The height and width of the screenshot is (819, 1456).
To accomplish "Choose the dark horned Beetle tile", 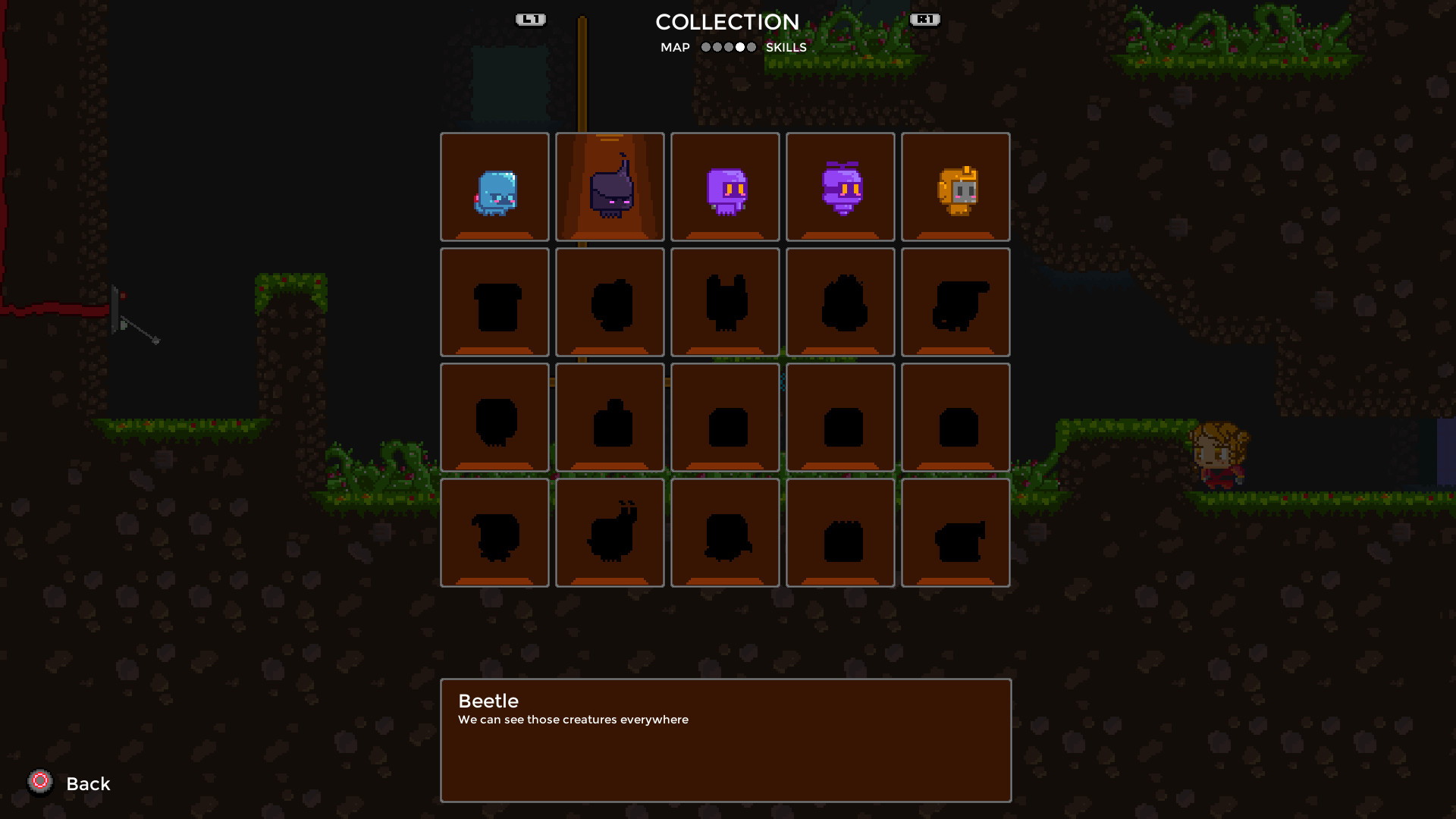I will (610, 187).
